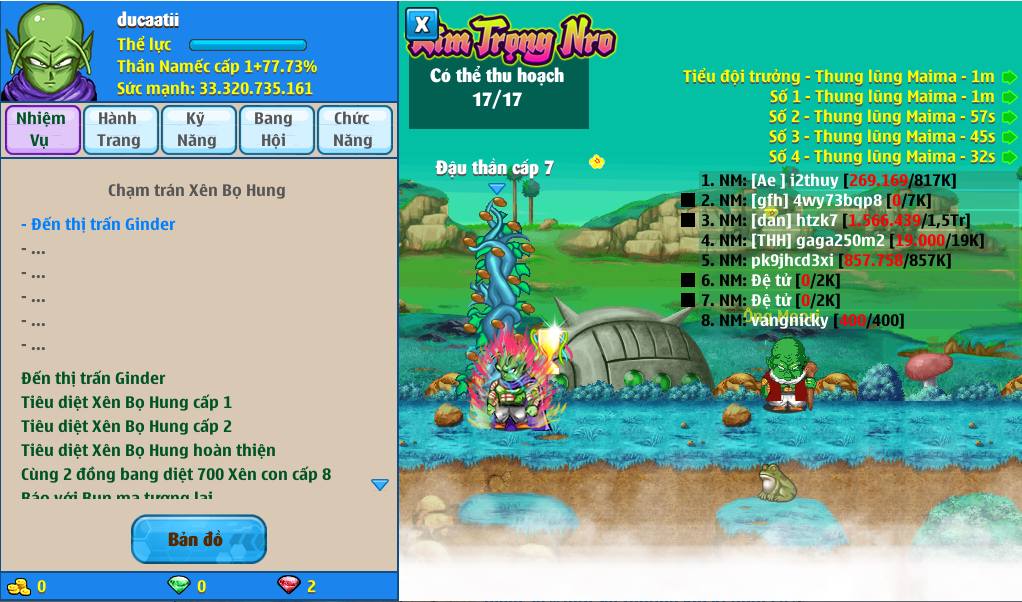Image resolution: width=1022 pixels, height=602 pixels.
Task: Open the Bản đồ map button
Action: tap(198, 540)
